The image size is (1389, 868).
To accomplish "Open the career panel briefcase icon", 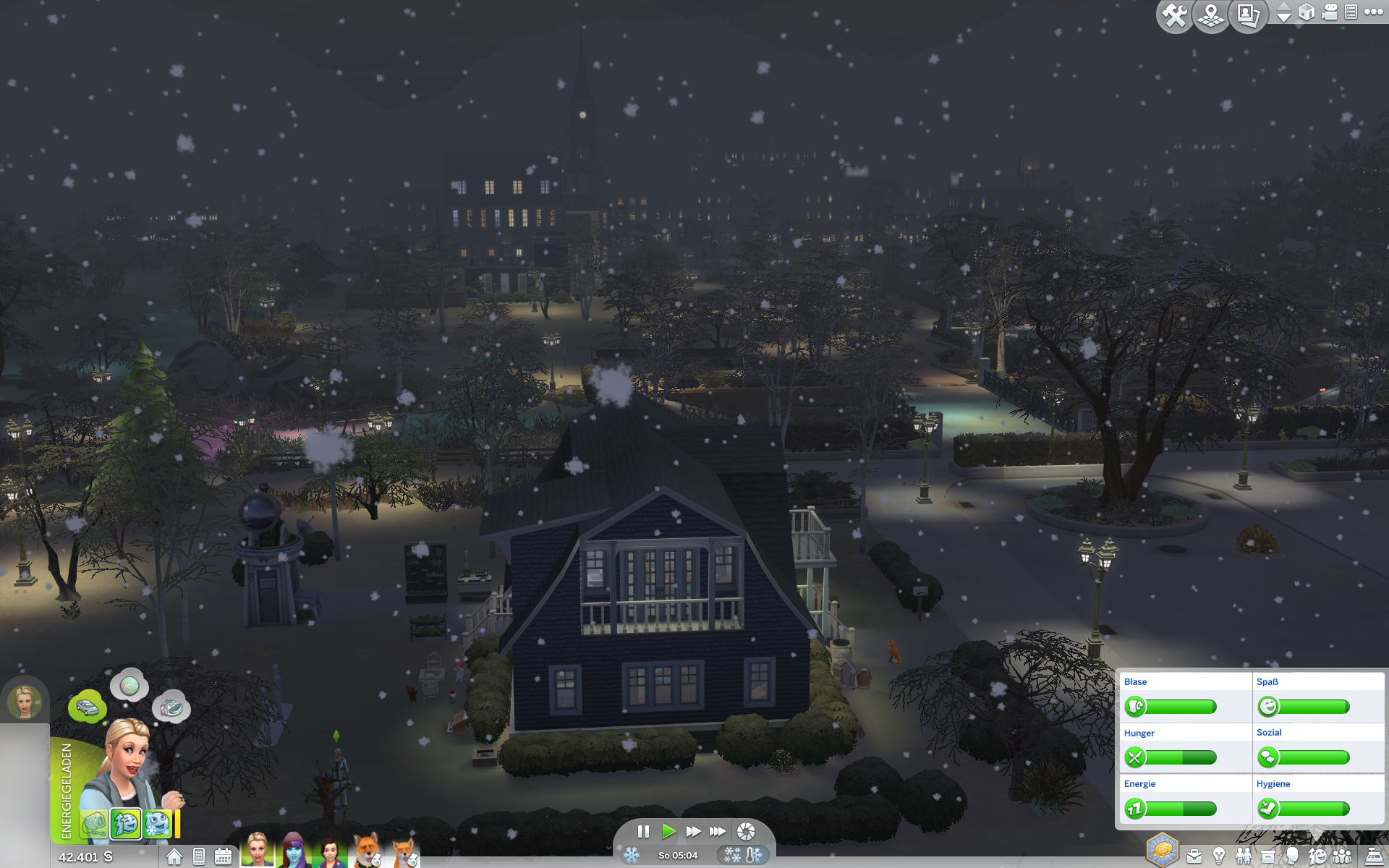I will (x=1194, y=857).
